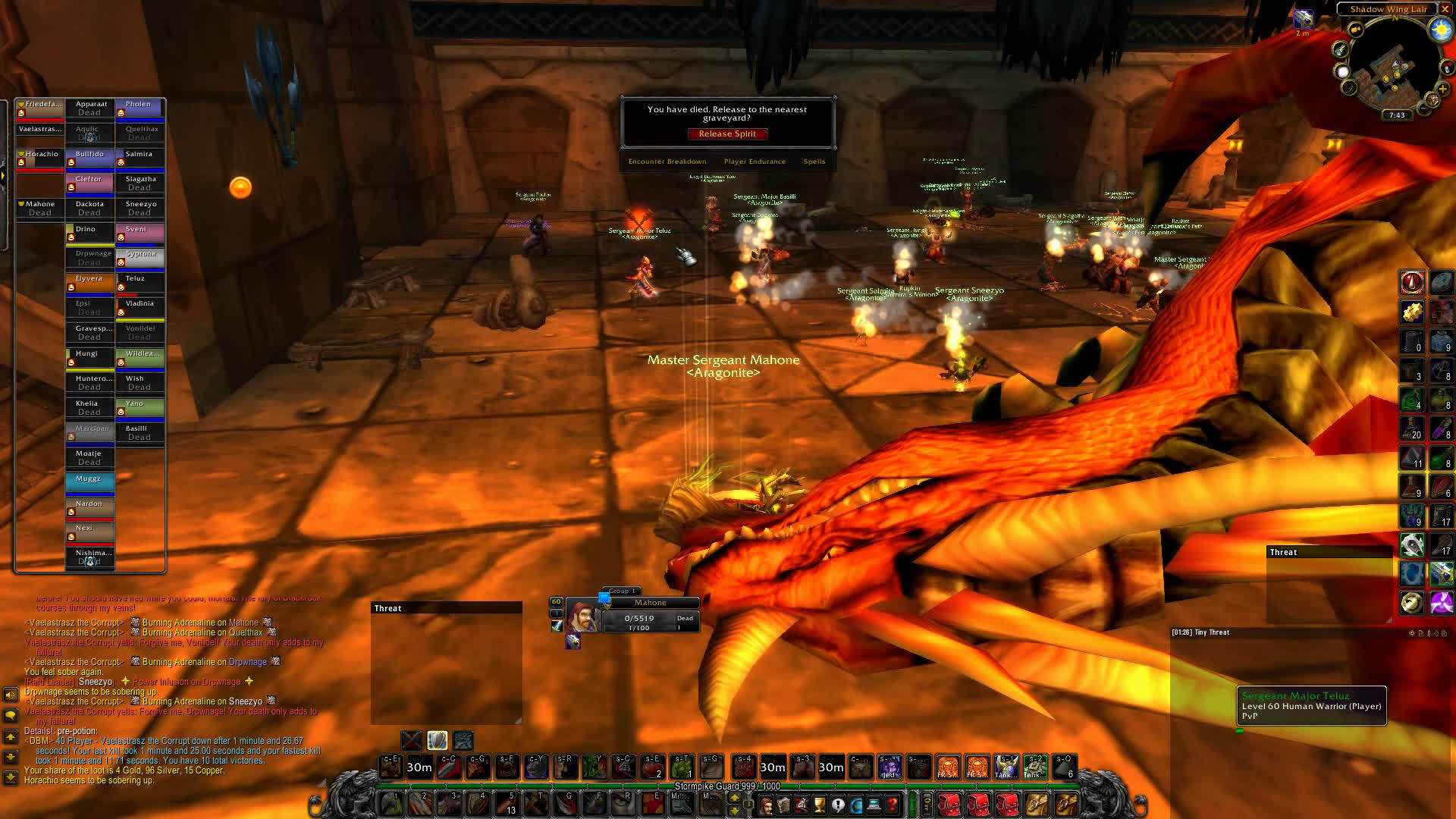Select Yano's raid frame
This screenshot has width=1456, height=819.
[140, 407]
